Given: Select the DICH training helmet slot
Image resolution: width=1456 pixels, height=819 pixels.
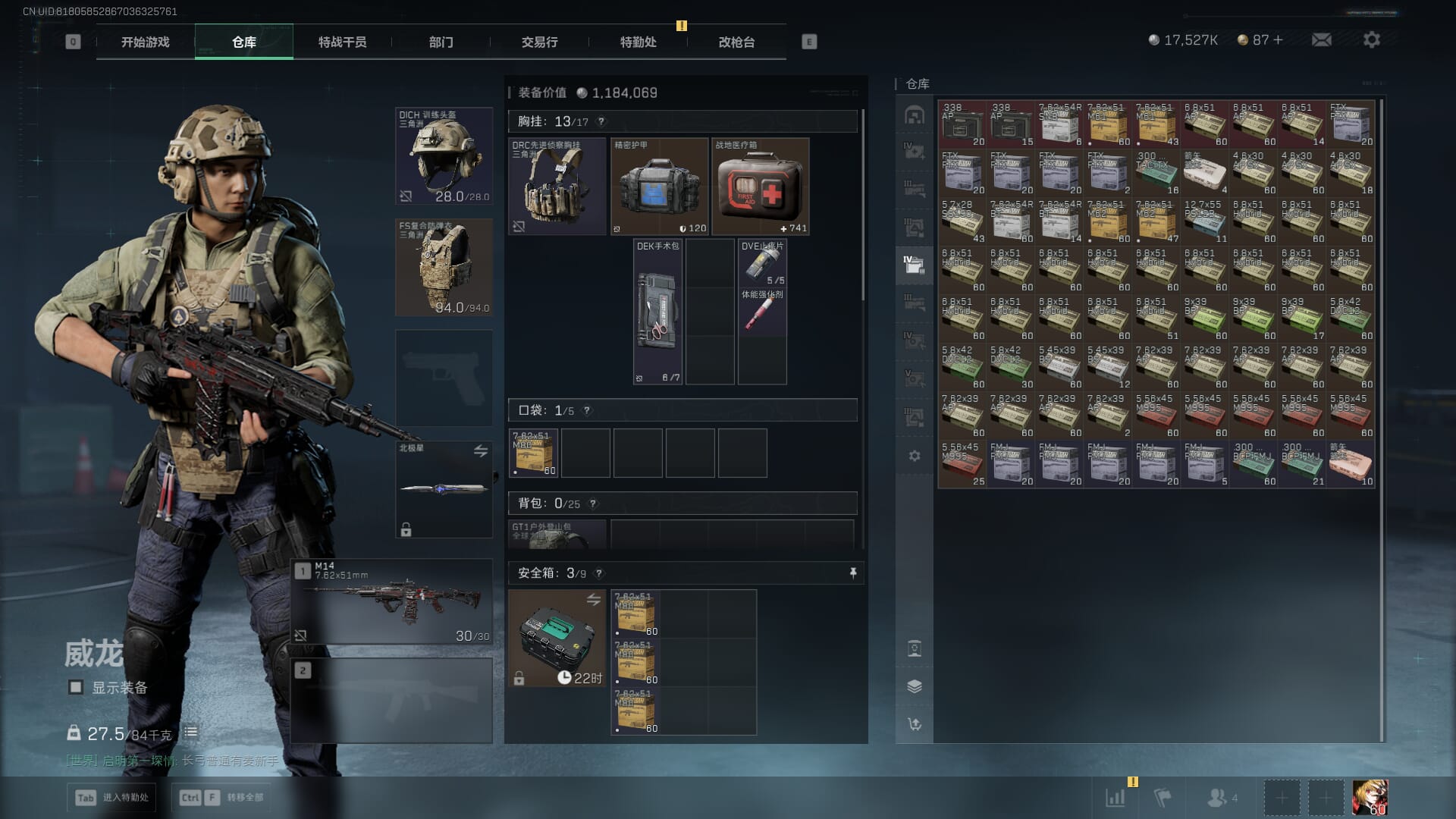Looking at the screenshot, I should pos(444,156).
